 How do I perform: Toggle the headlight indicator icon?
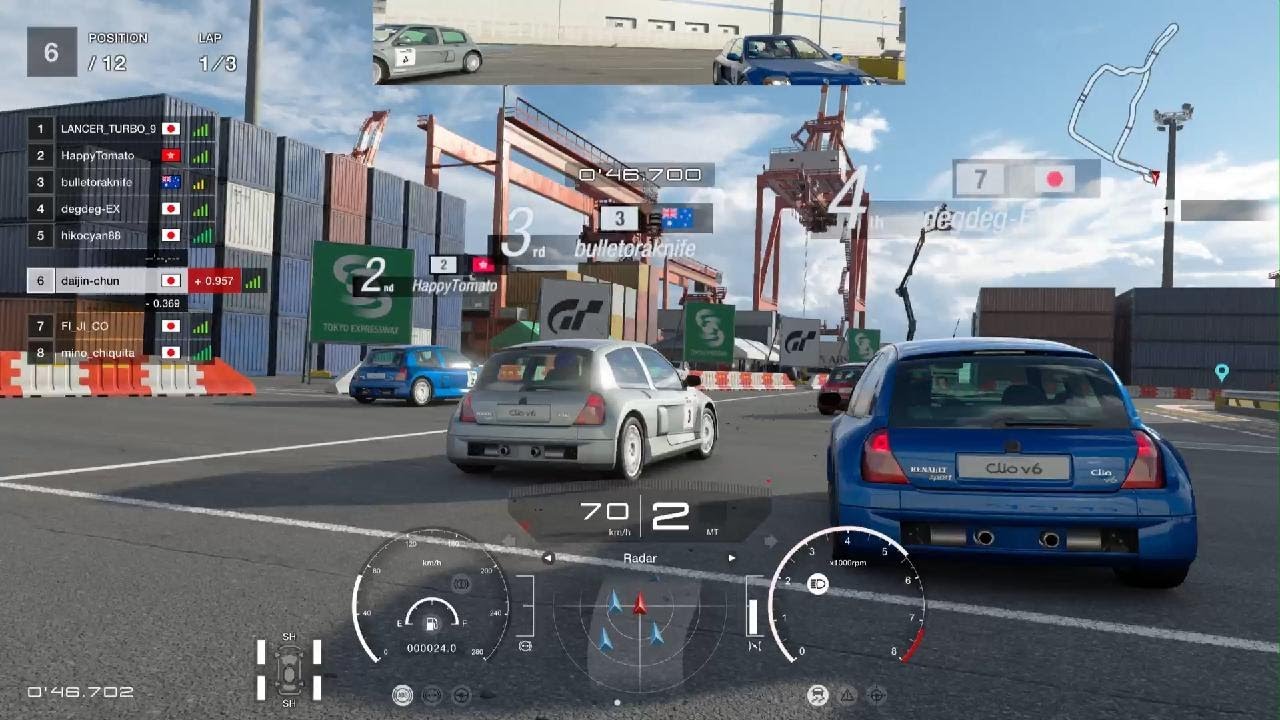tap(817, 583)
